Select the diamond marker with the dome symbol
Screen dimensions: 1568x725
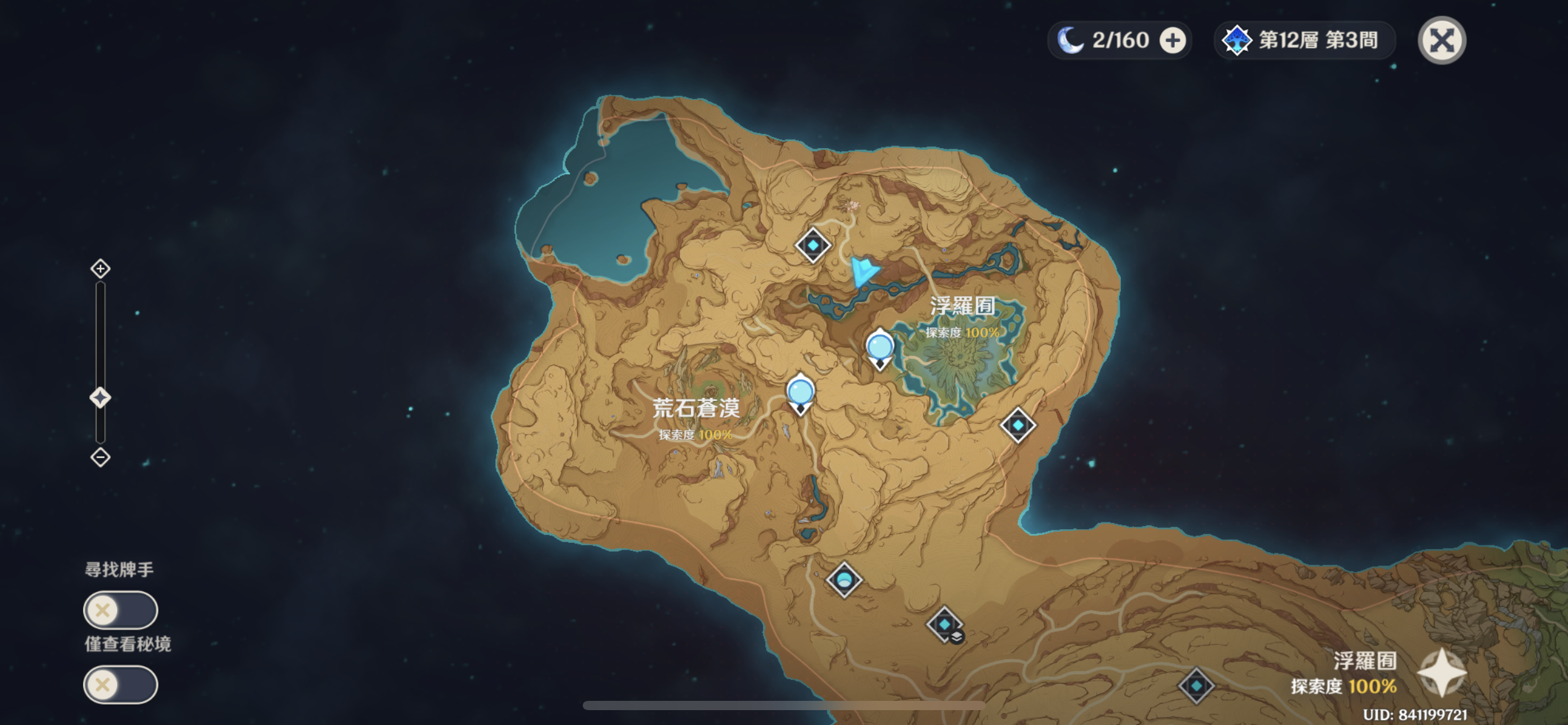click(x=844, y=580)
